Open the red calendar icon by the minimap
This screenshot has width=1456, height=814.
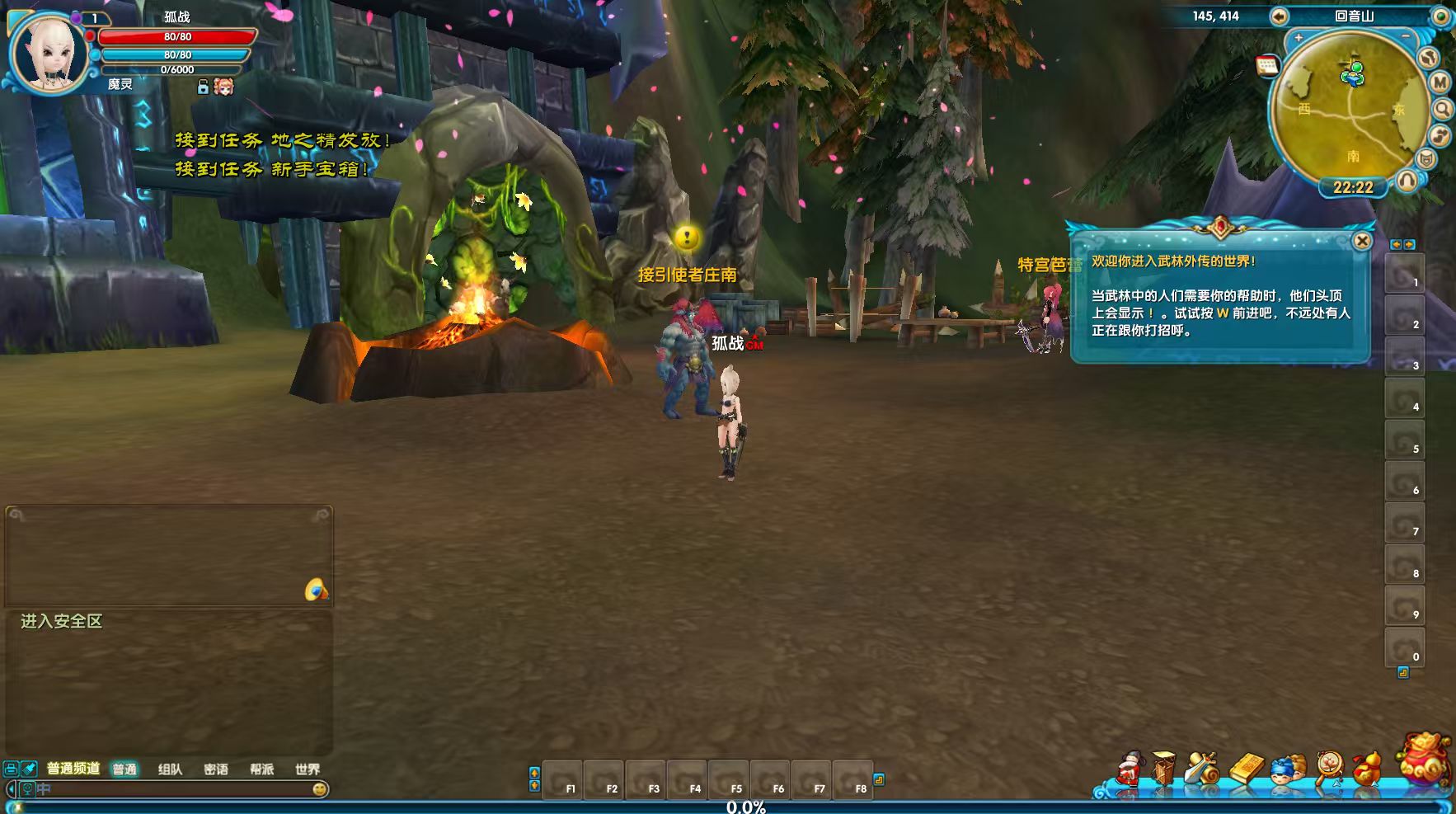coord(1267,66)
